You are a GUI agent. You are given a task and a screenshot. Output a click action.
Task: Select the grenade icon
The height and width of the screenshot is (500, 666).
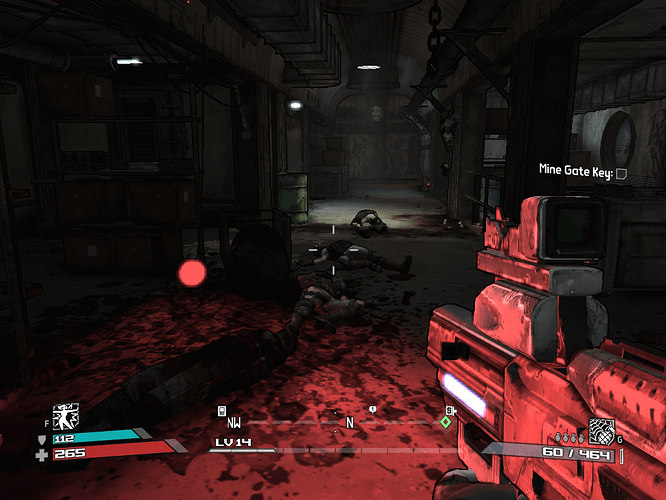[x=601, y=430]
